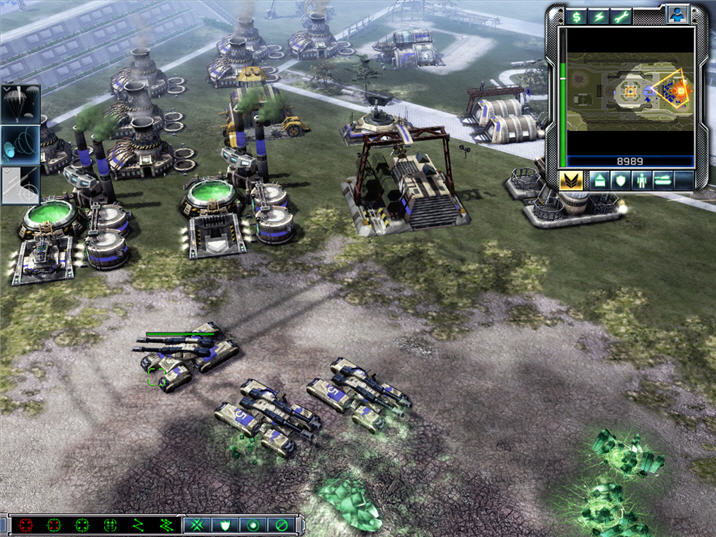The image size is (716, 537).
Task: Select the third support power icon
Action: (19, 183)
